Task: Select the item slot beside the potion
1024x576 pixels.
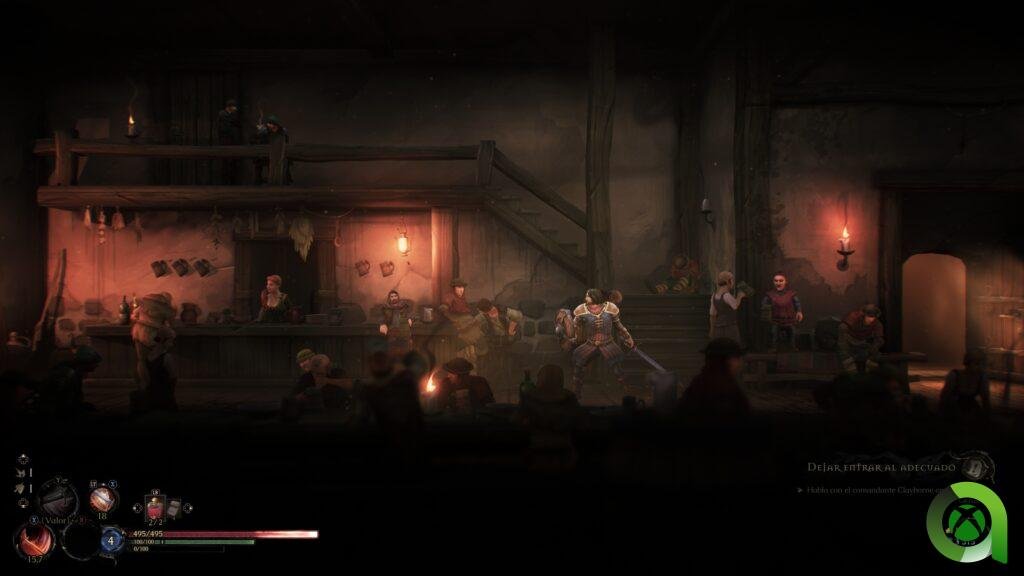Action: pyautogui.click(x=174, y=507)
